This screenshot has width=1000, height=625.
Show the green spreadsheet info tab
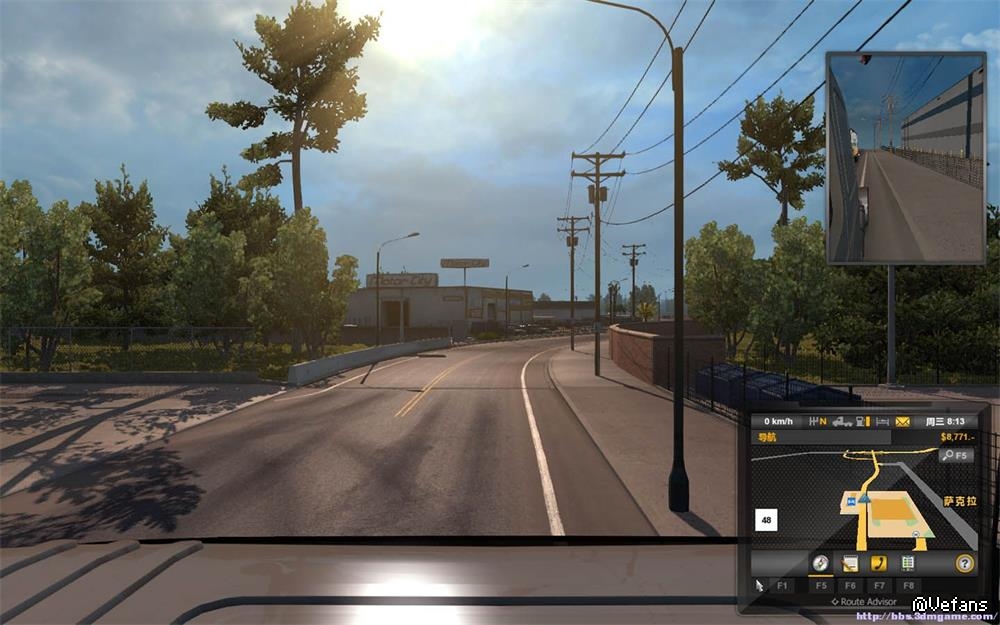tap(908, 563)
